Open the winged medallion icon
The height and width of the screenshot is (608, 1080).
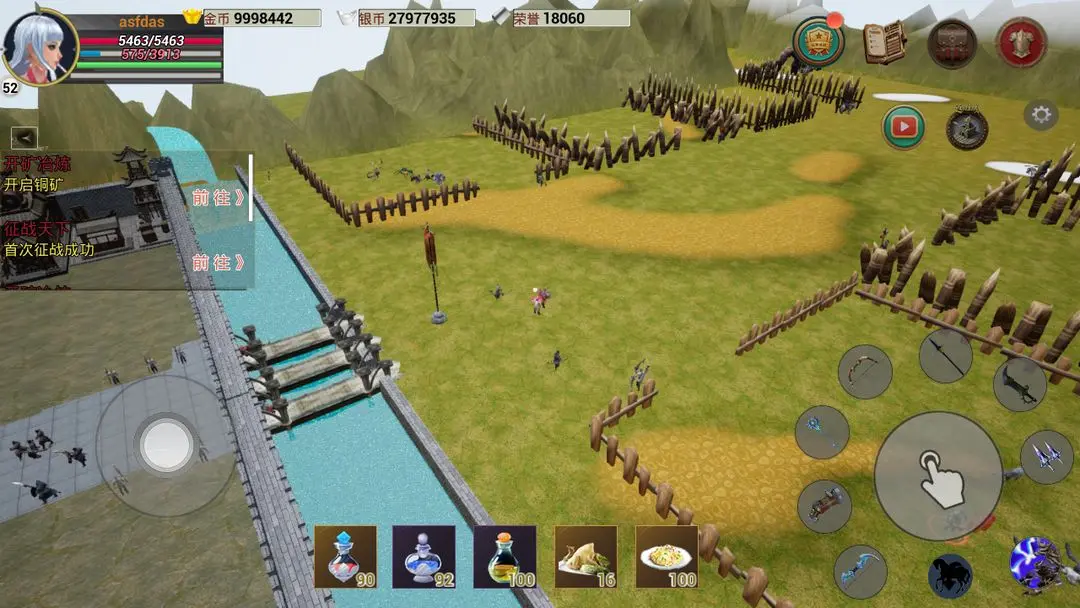[x=967, y=128]
